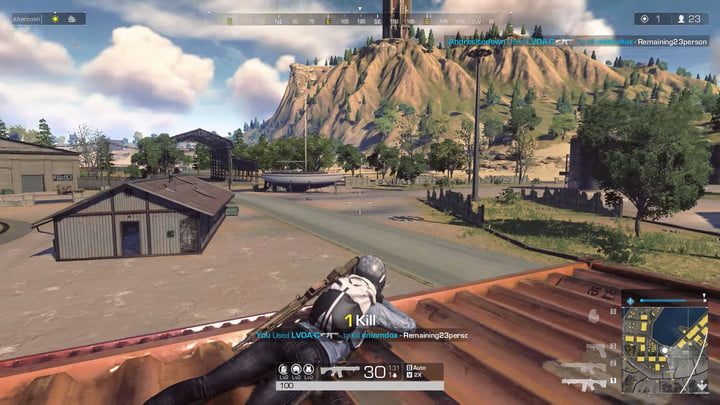Select the equipped assault rifle slot
This screenshot has width=720, height=405.
583,381
